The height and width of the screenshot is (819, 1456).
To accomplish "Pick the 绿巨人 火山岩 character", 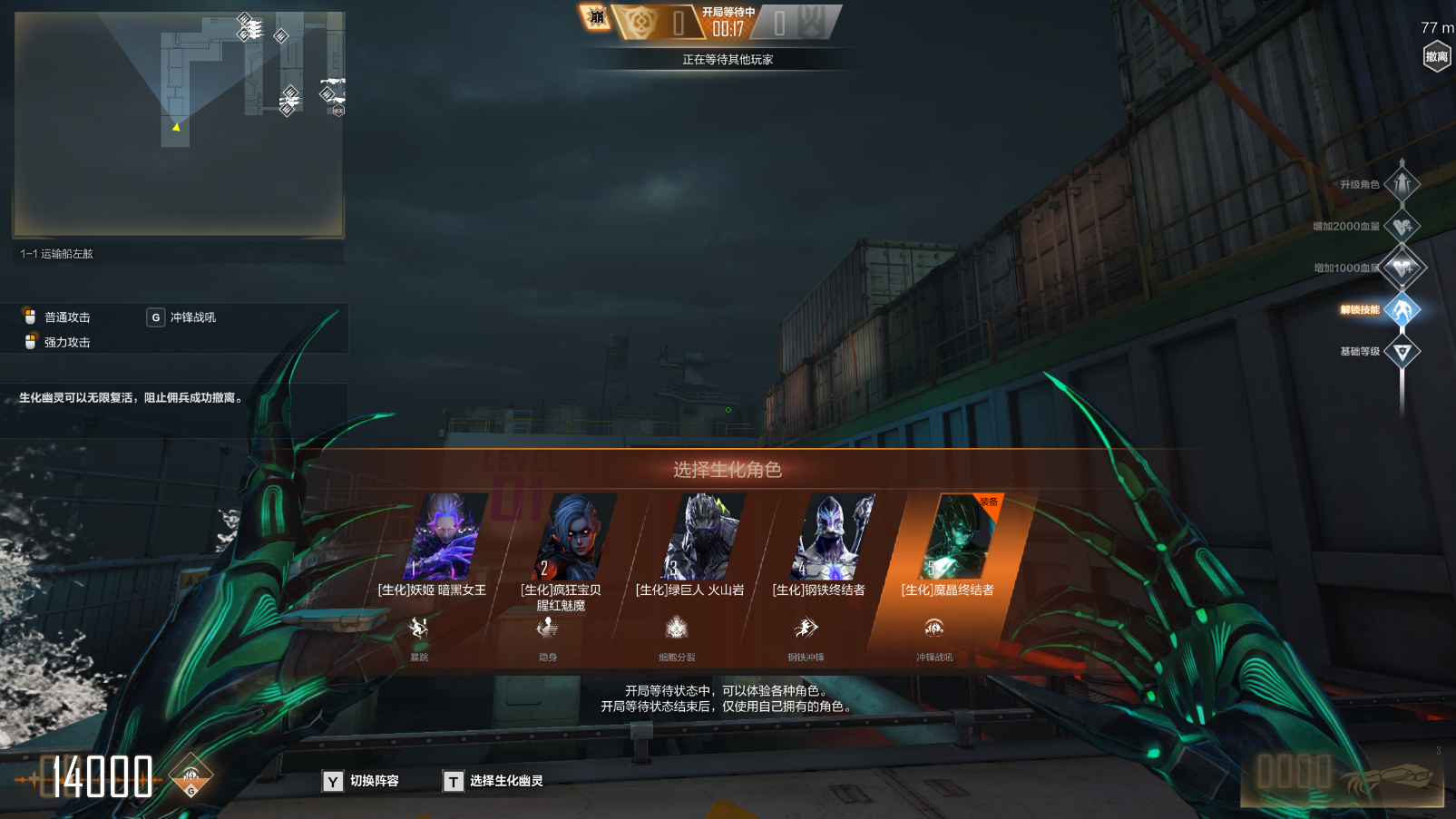I will point(703,537).
